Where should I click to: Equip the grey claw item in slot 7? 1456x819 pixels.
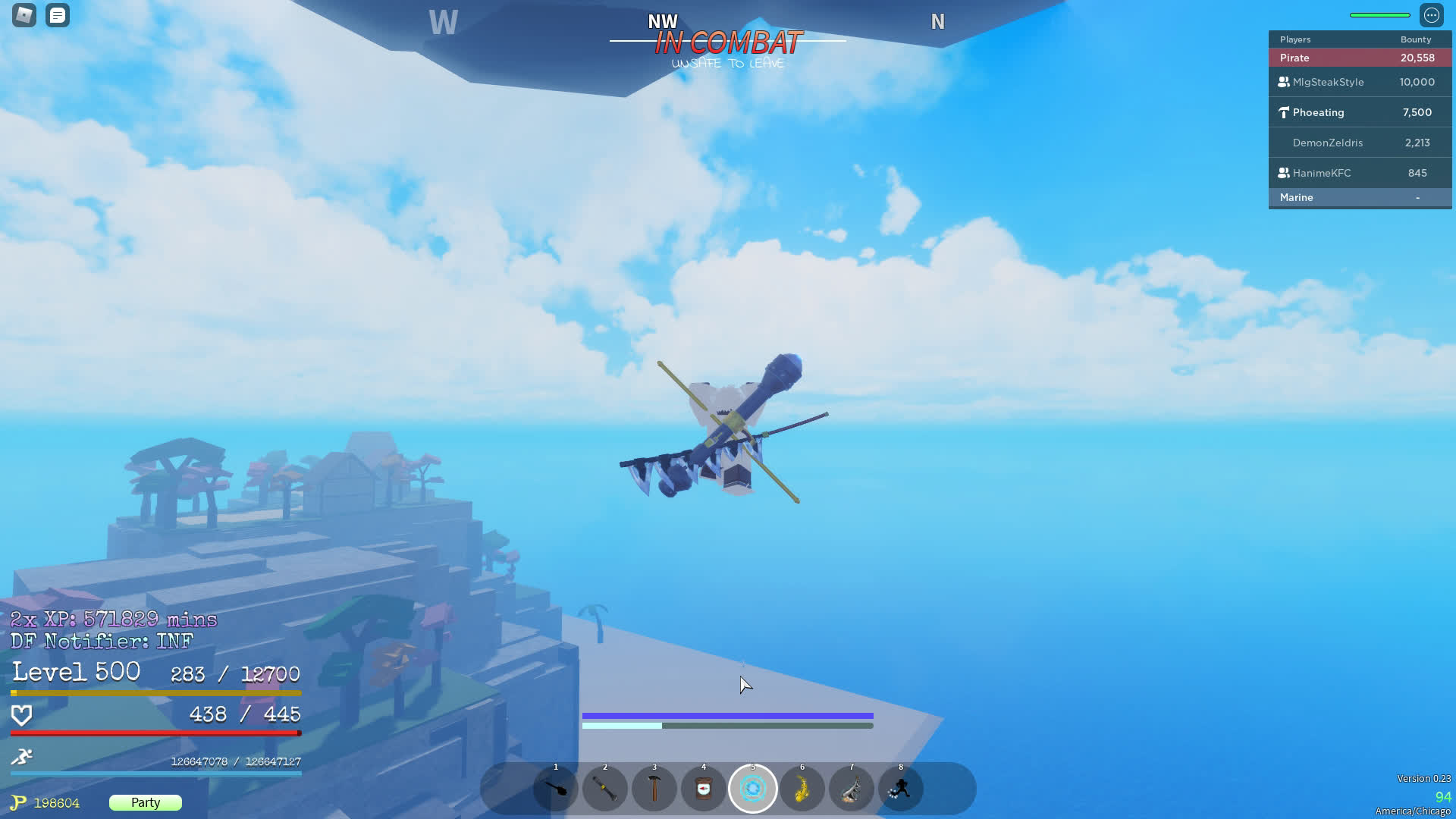852,789
